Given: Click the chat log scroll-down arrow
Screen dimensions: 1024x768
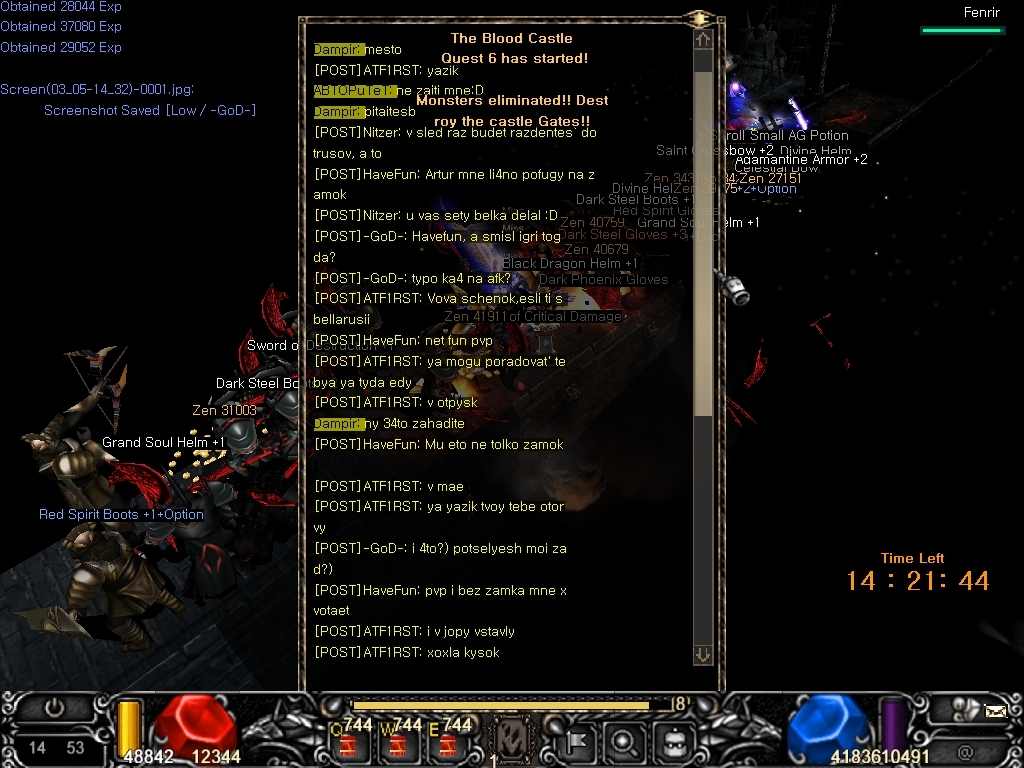Looking at the screenshot, I should [x=703, y=655].
